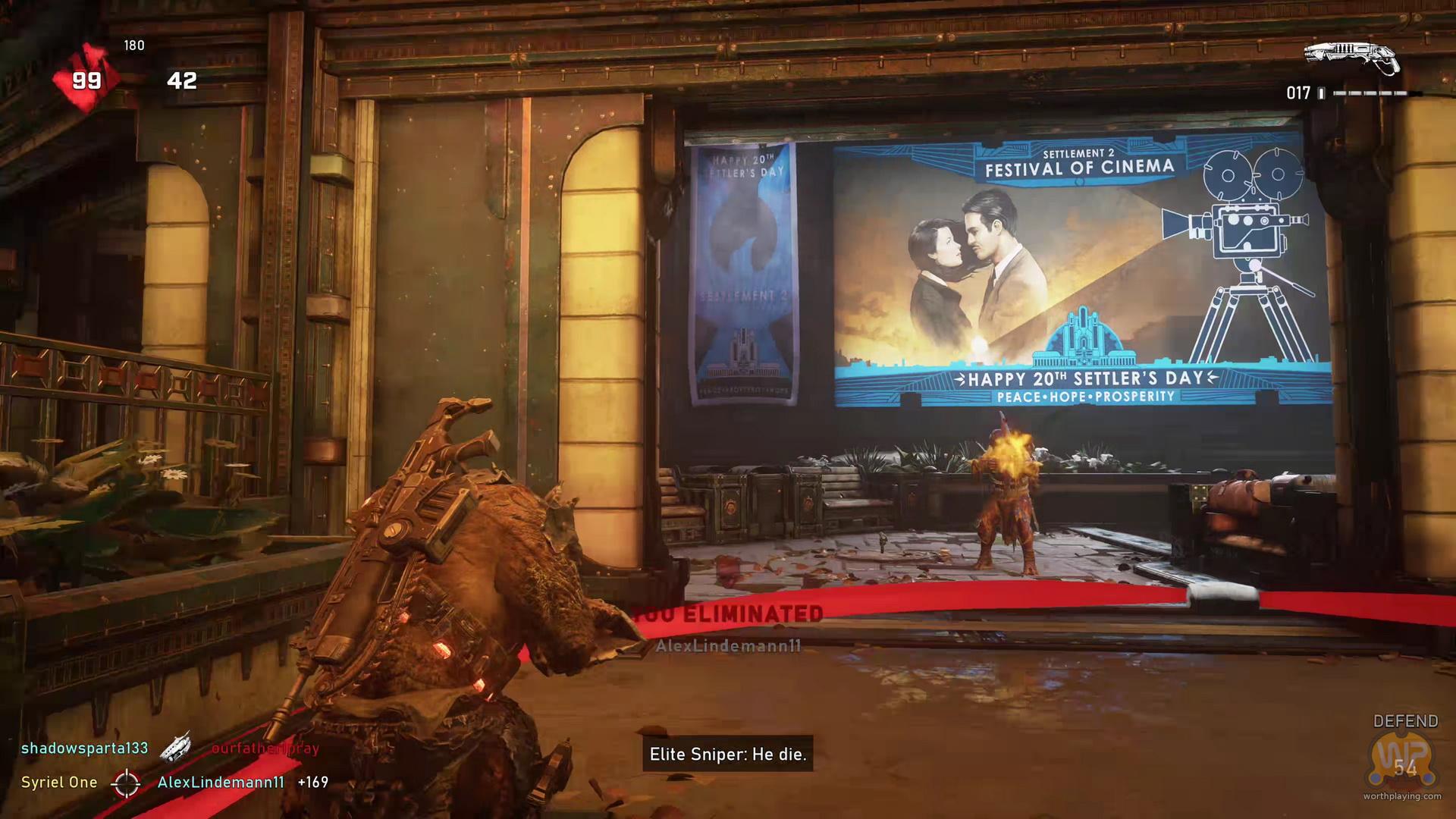
Task: Click the DEFEND objective indicator
Action: 1405,721
